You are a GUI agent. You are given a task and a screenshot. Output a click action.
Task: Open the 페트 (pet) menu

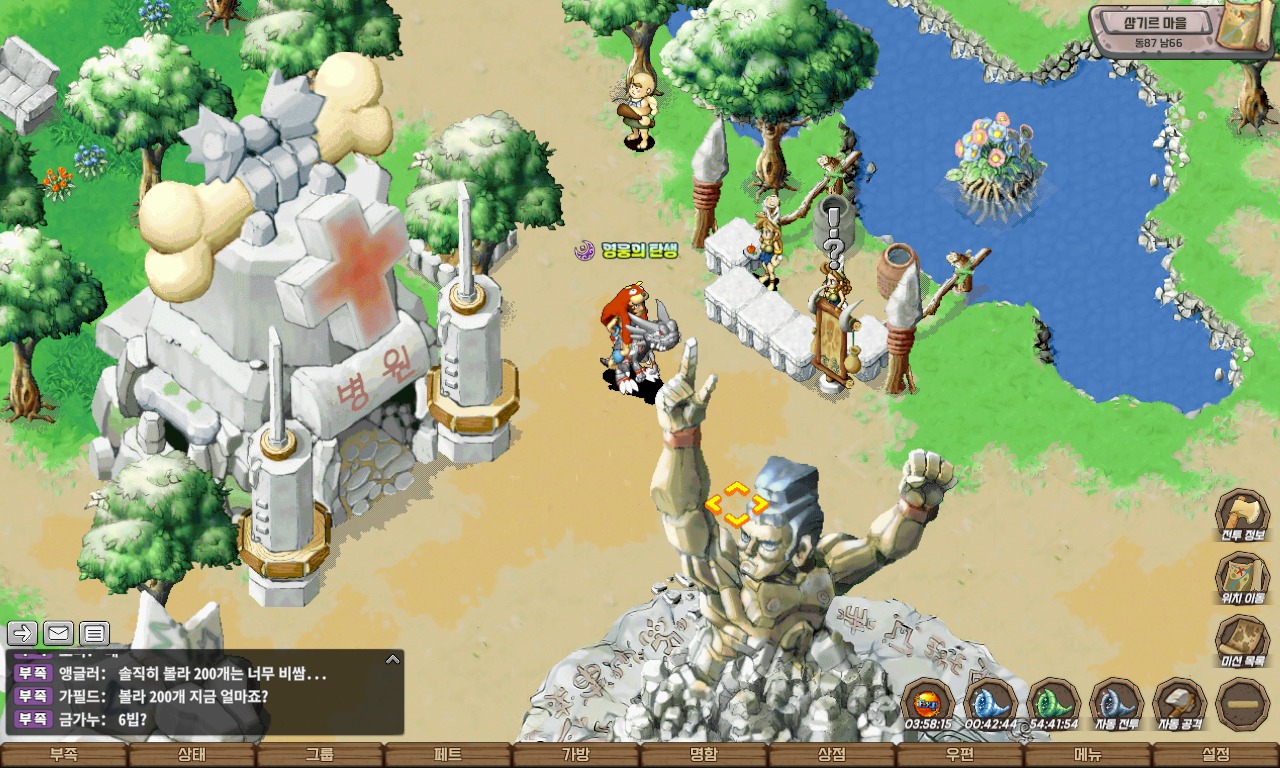(x=448, y=755)
